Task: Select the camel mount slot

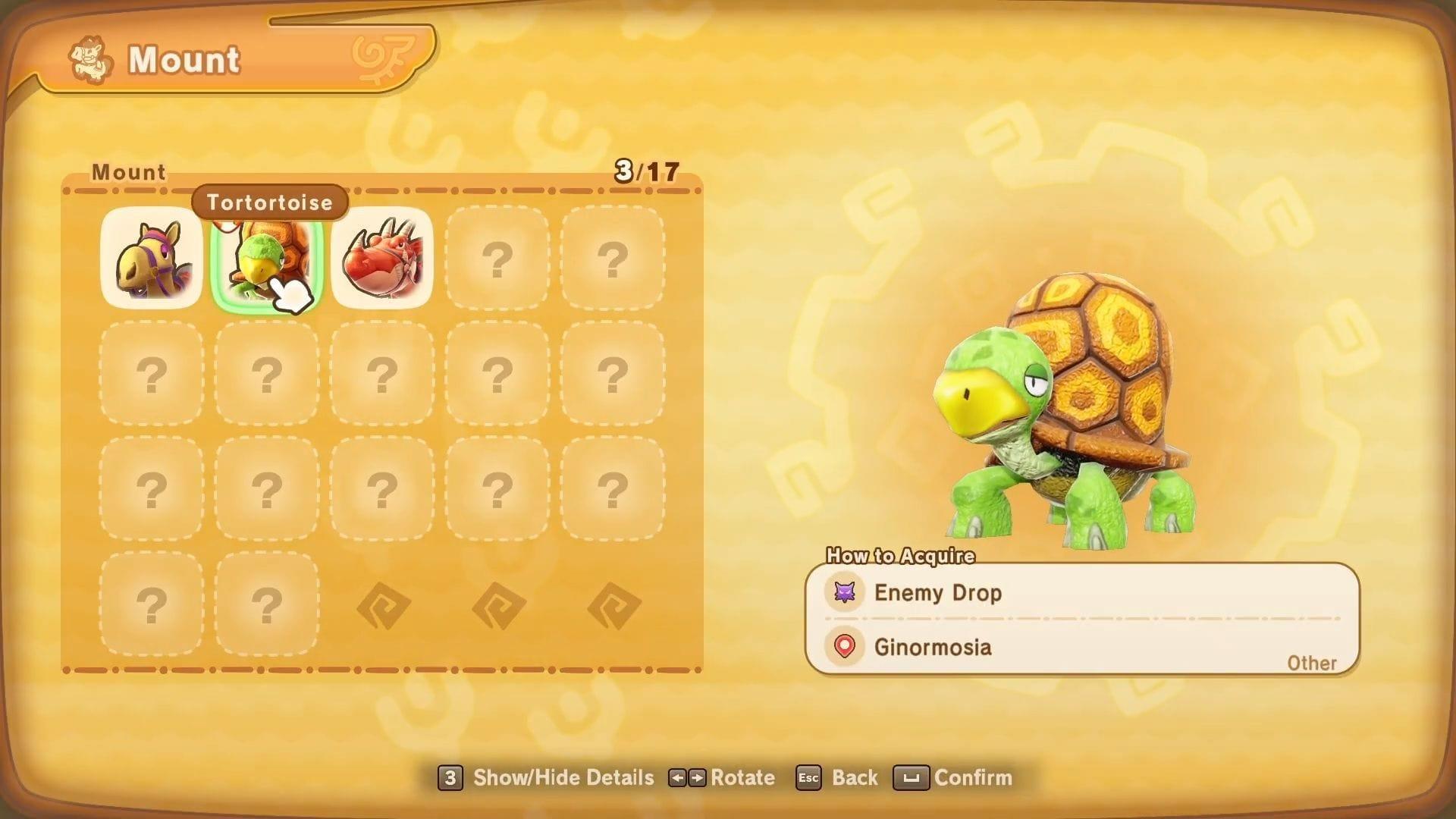Action: coord(152,258)
